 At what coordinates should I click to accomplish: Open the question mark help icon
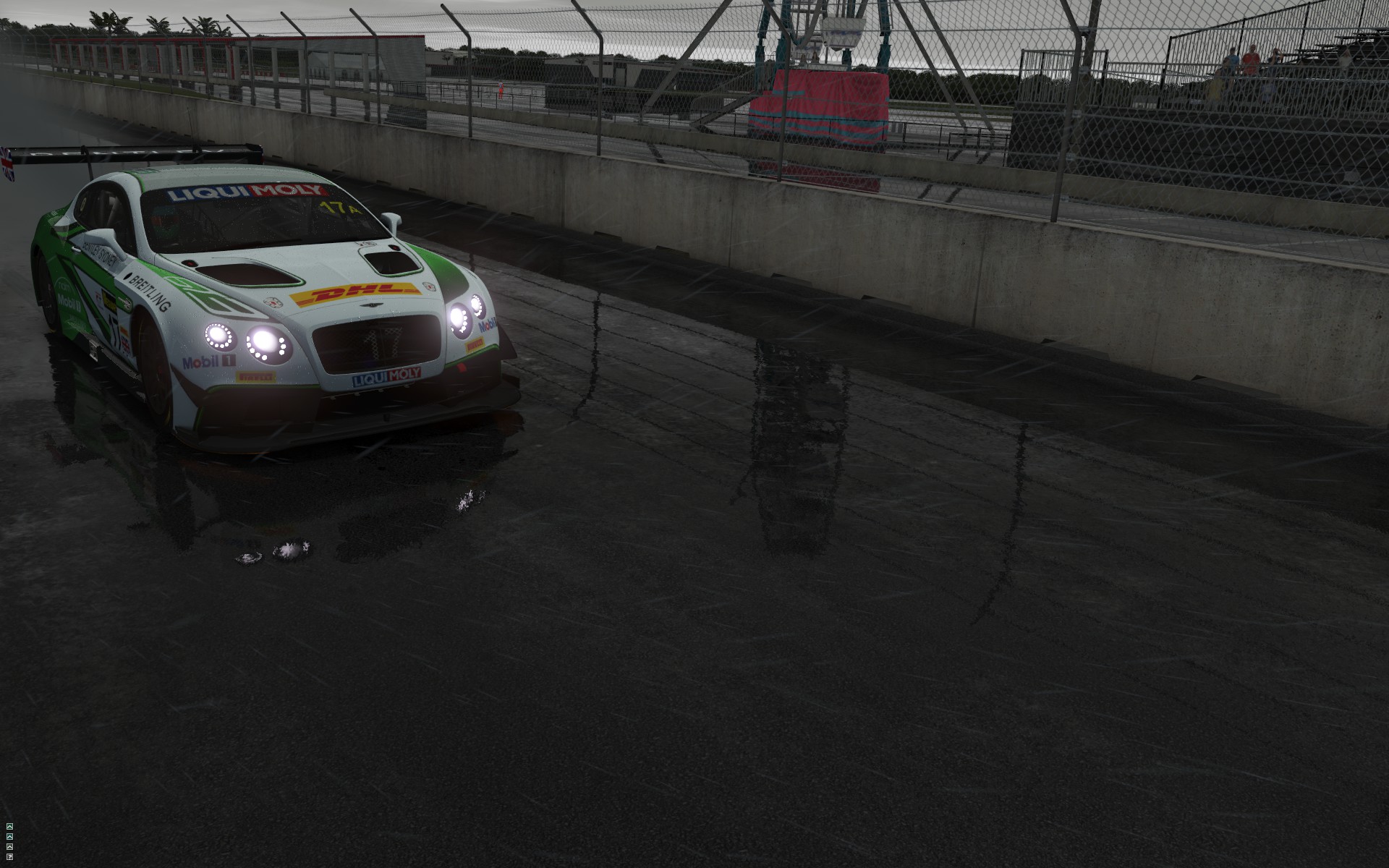(9, 856)
